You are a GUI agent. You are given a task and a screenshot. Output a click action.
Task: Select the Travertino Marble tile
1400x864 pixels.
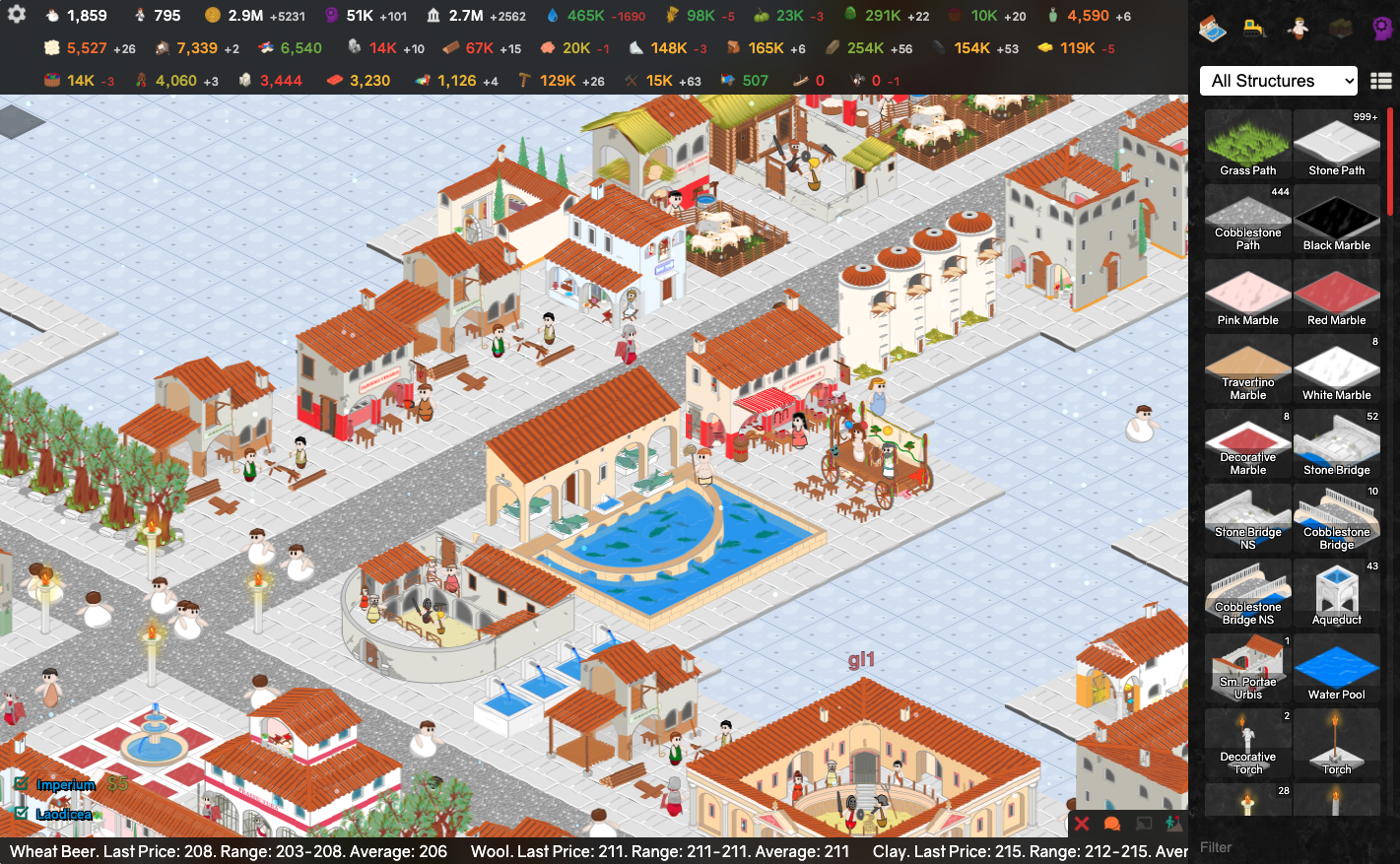point(1247,368)
